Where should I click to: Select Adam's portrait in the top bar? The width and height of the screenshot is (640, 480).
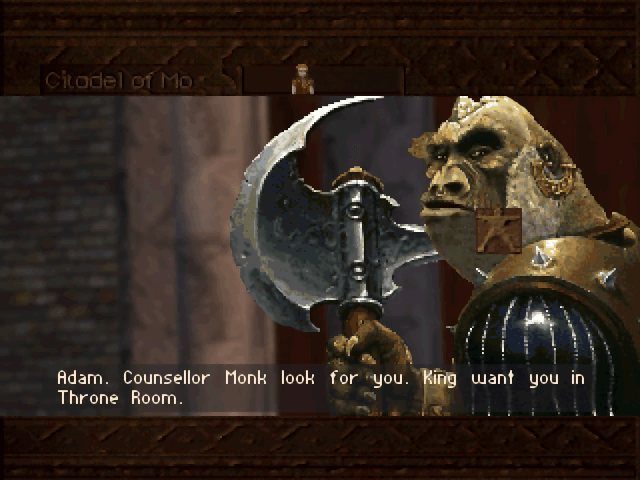coord(302,79)
